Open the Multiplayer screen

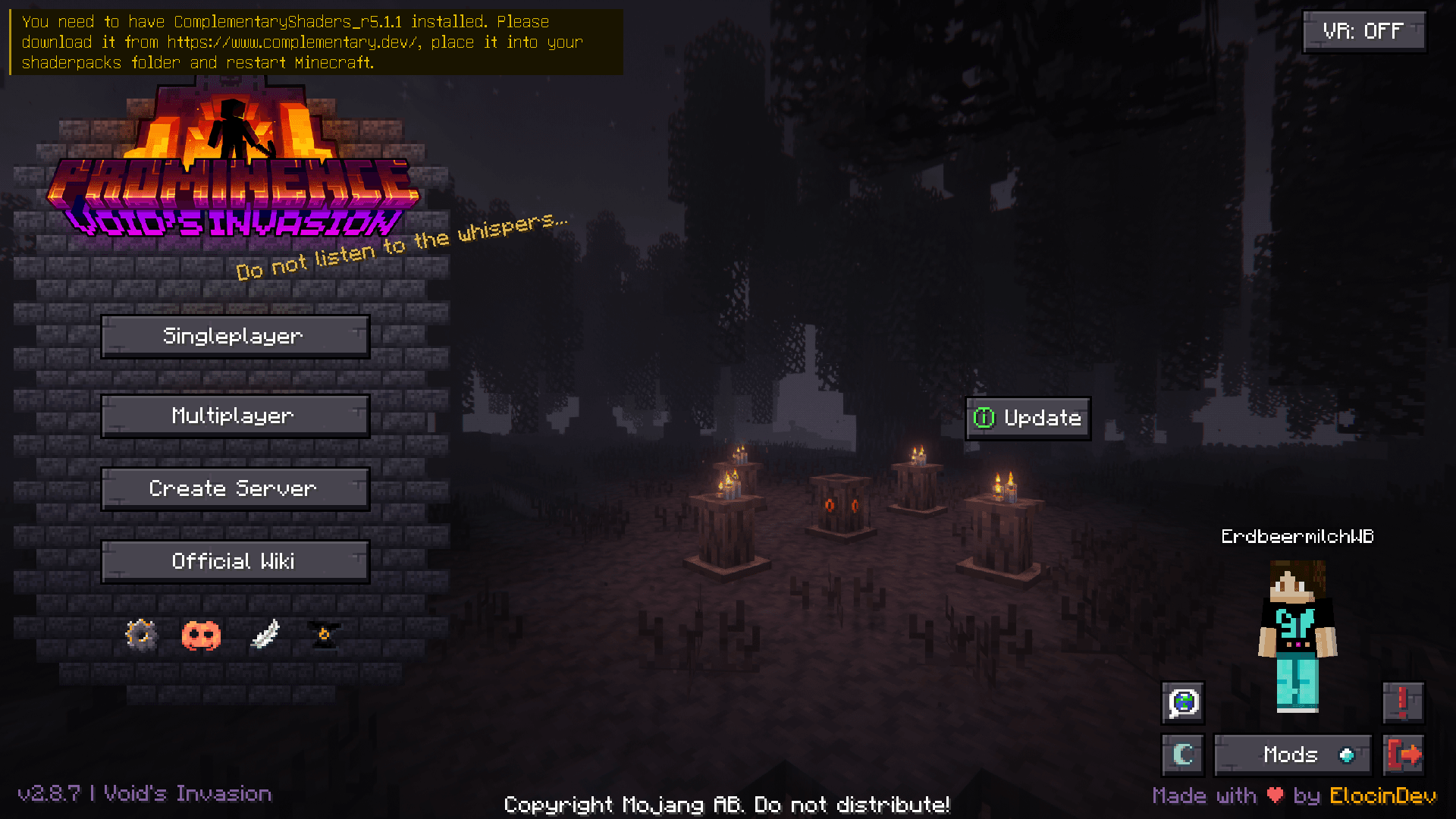click(x=234, y=415)
